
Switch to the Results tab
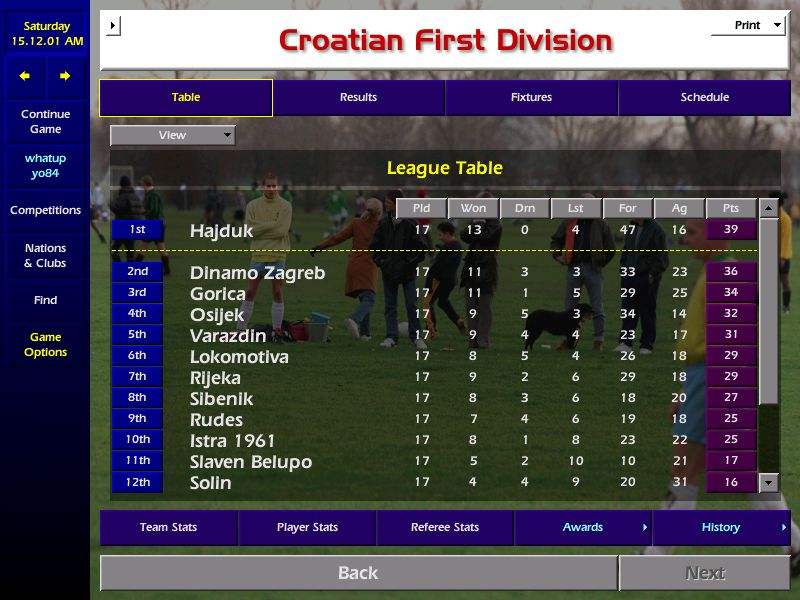click(x=358, y=98)
